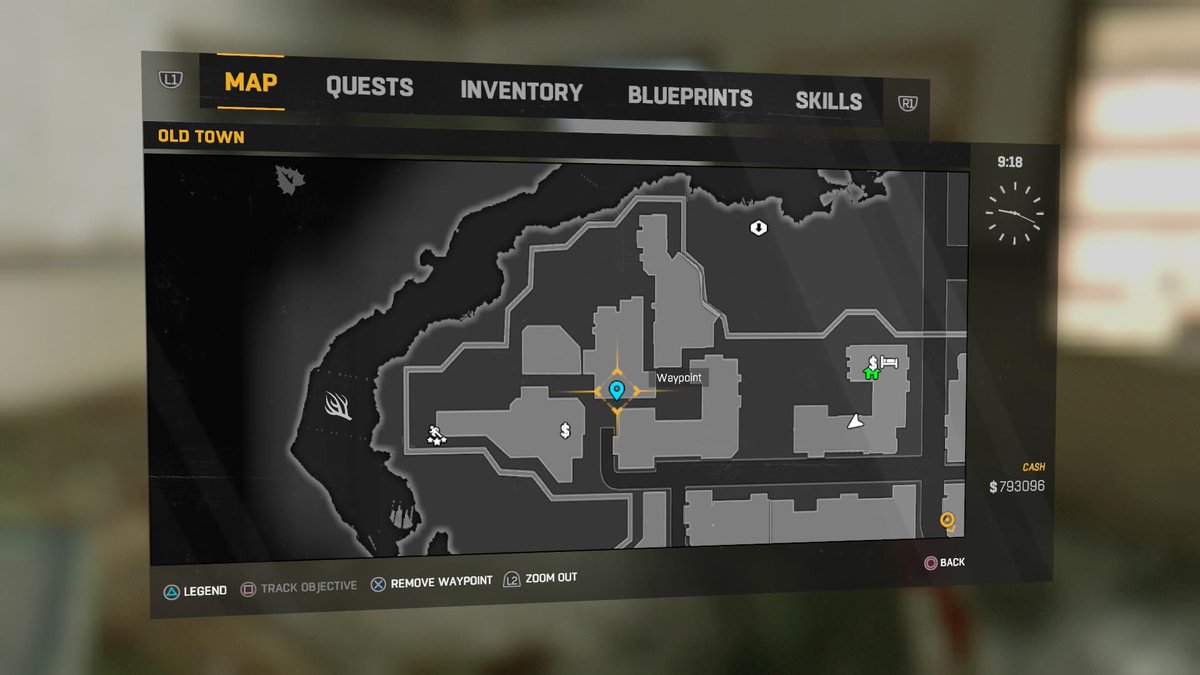Image resolution: width=1200 pixels, height=675 pixels.
Task: Click the white player arrow marker
Action: pos(855,423)
